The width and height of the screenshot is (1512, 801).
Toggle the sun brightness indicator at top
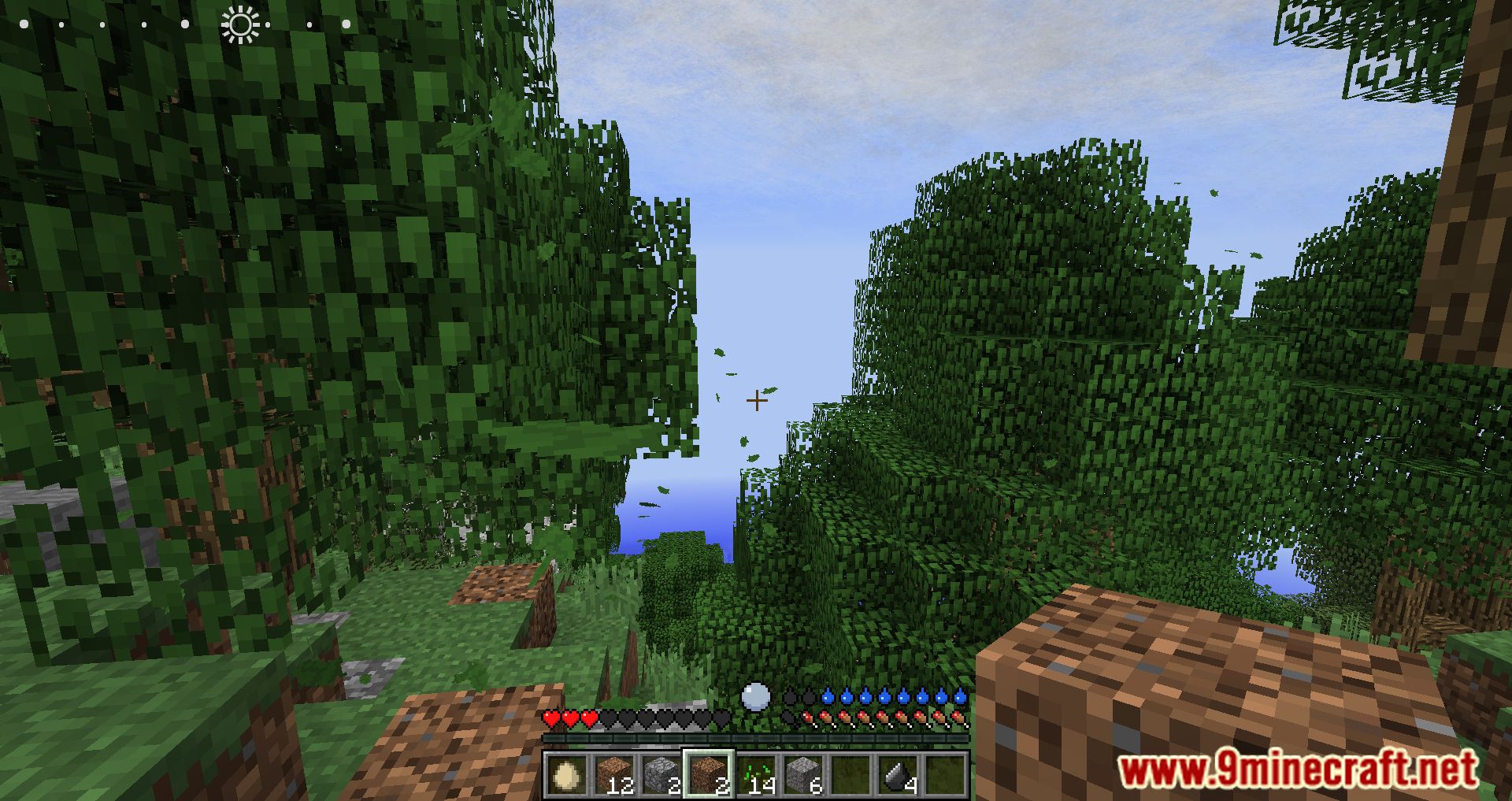coord(241,24)
